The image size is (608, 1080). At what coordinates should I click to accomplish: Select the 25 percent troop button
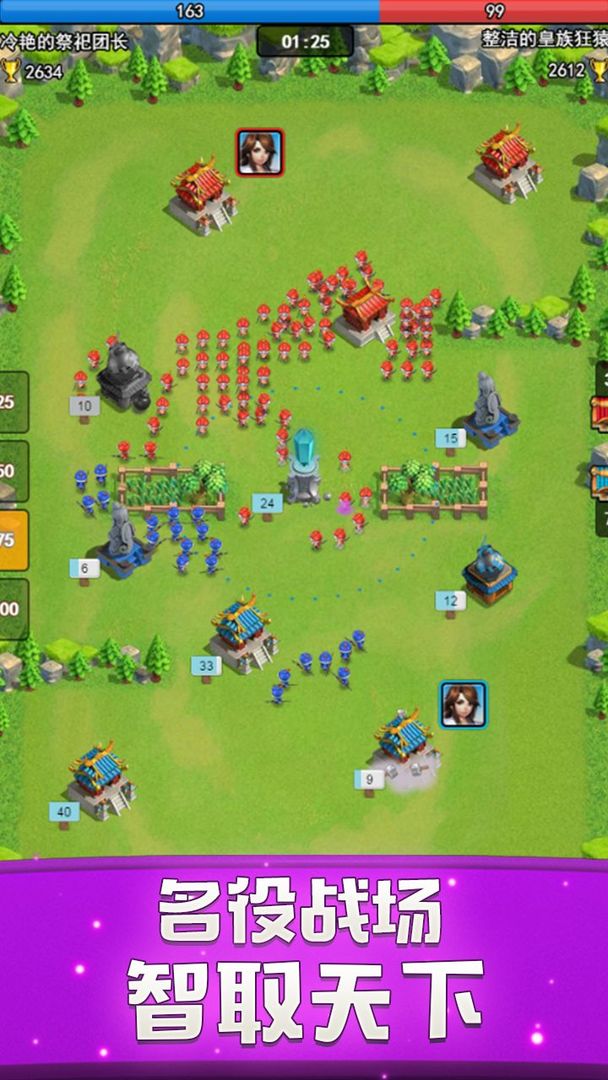tap(12, 402)
